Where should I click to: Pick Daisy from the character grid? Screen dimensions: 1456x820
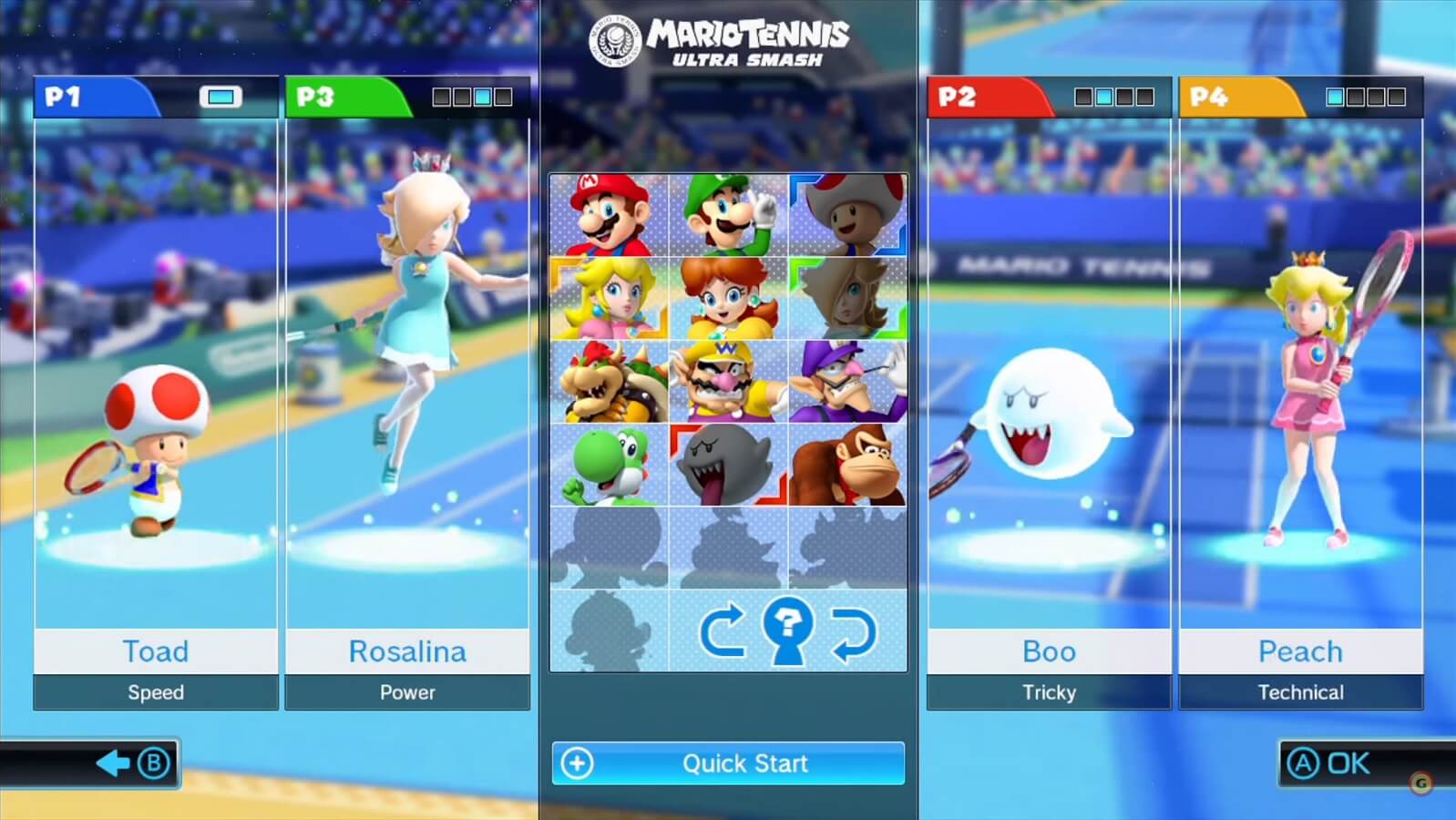pyautogui.click(x=726, y=296)
